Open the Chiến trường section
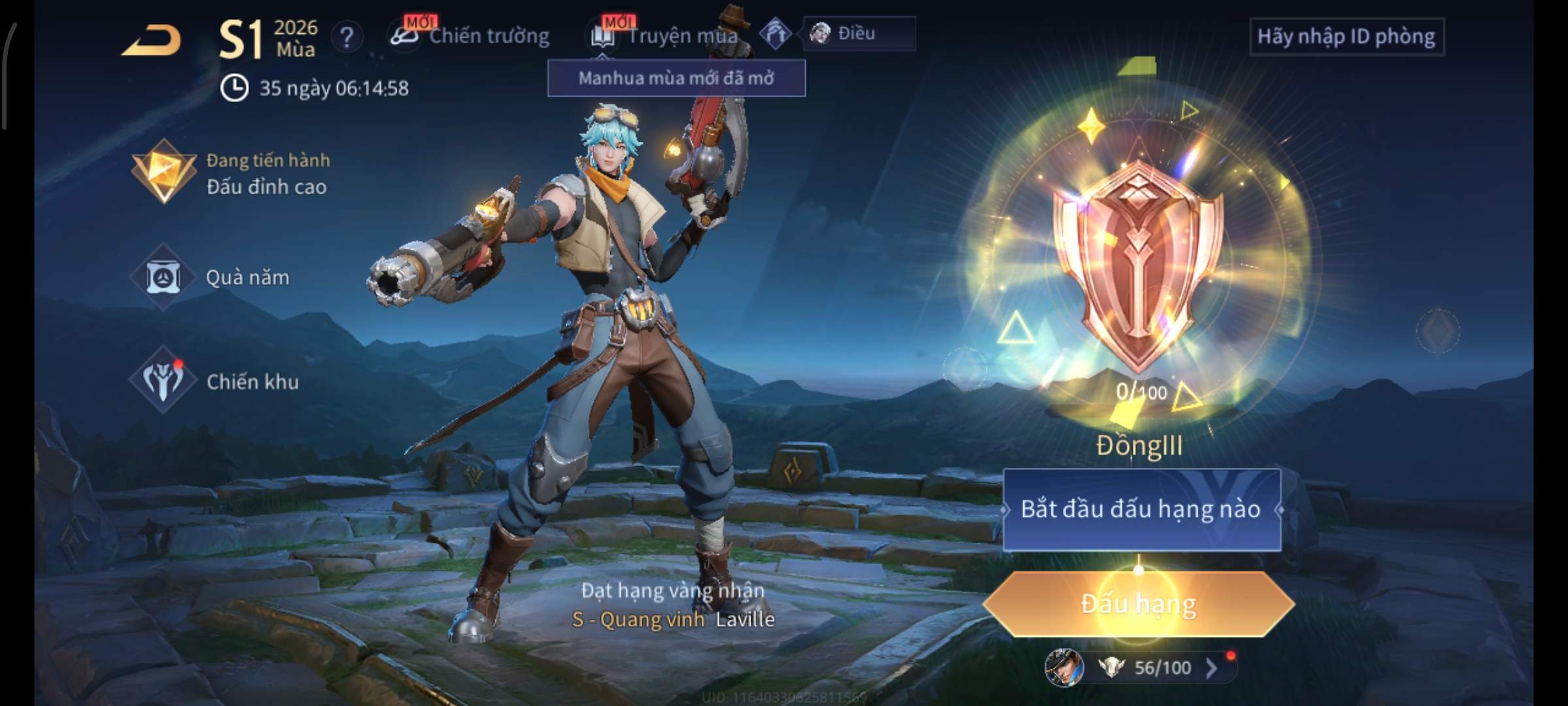1568x706 pixels. tap(472, 36)
